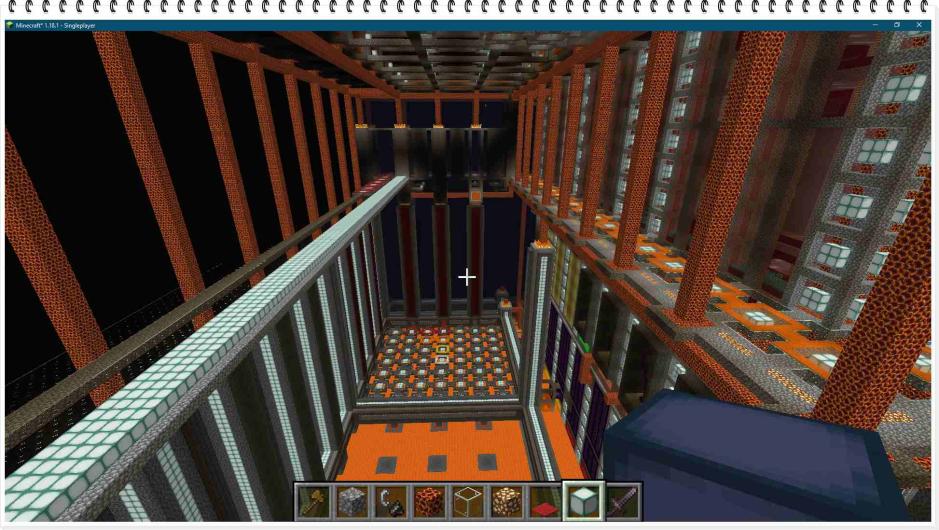Choose the glowstone block slot
The image size is (939, 530).
[x=506, y=501]
